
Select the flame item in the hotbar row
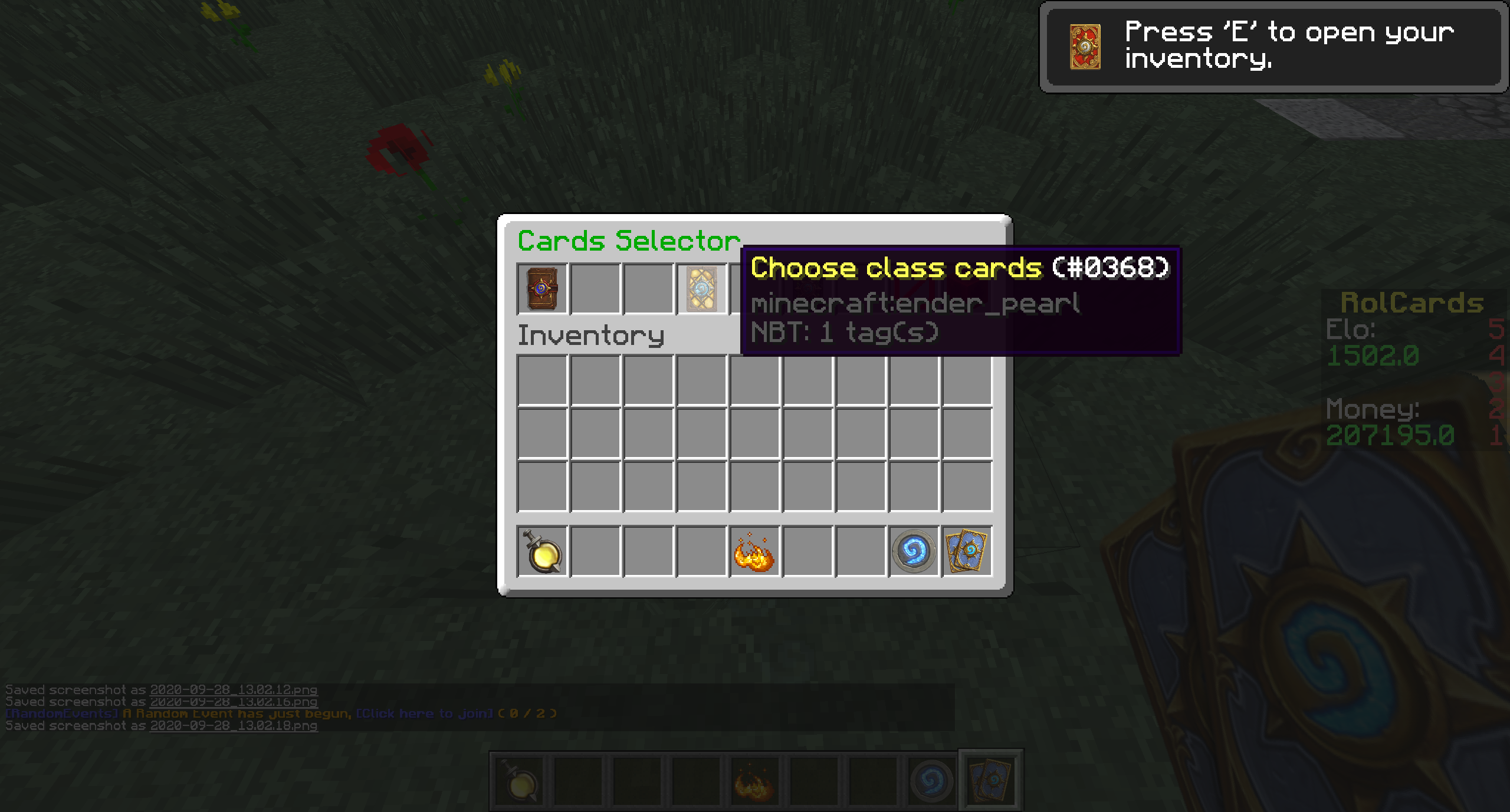754,552
